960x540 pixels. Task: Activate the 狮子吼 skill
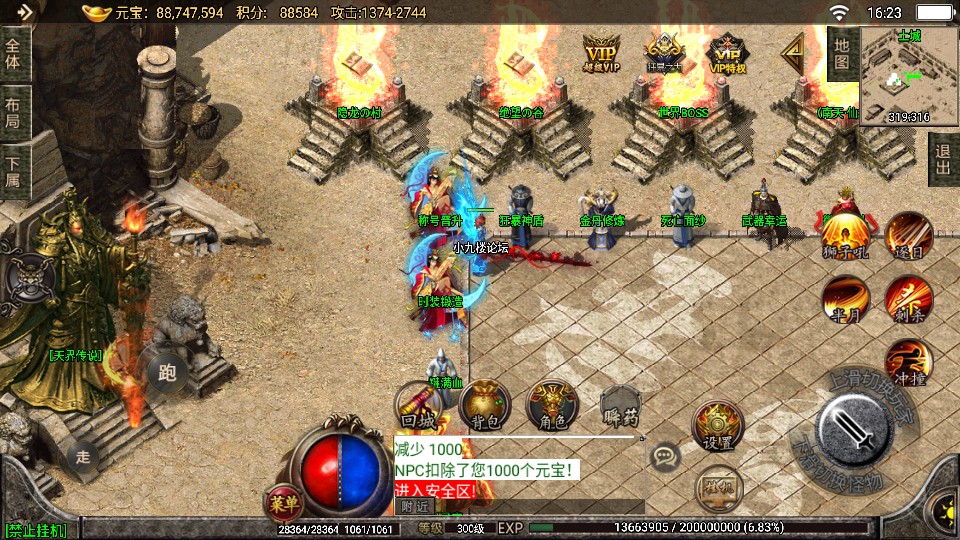point(844,234)
